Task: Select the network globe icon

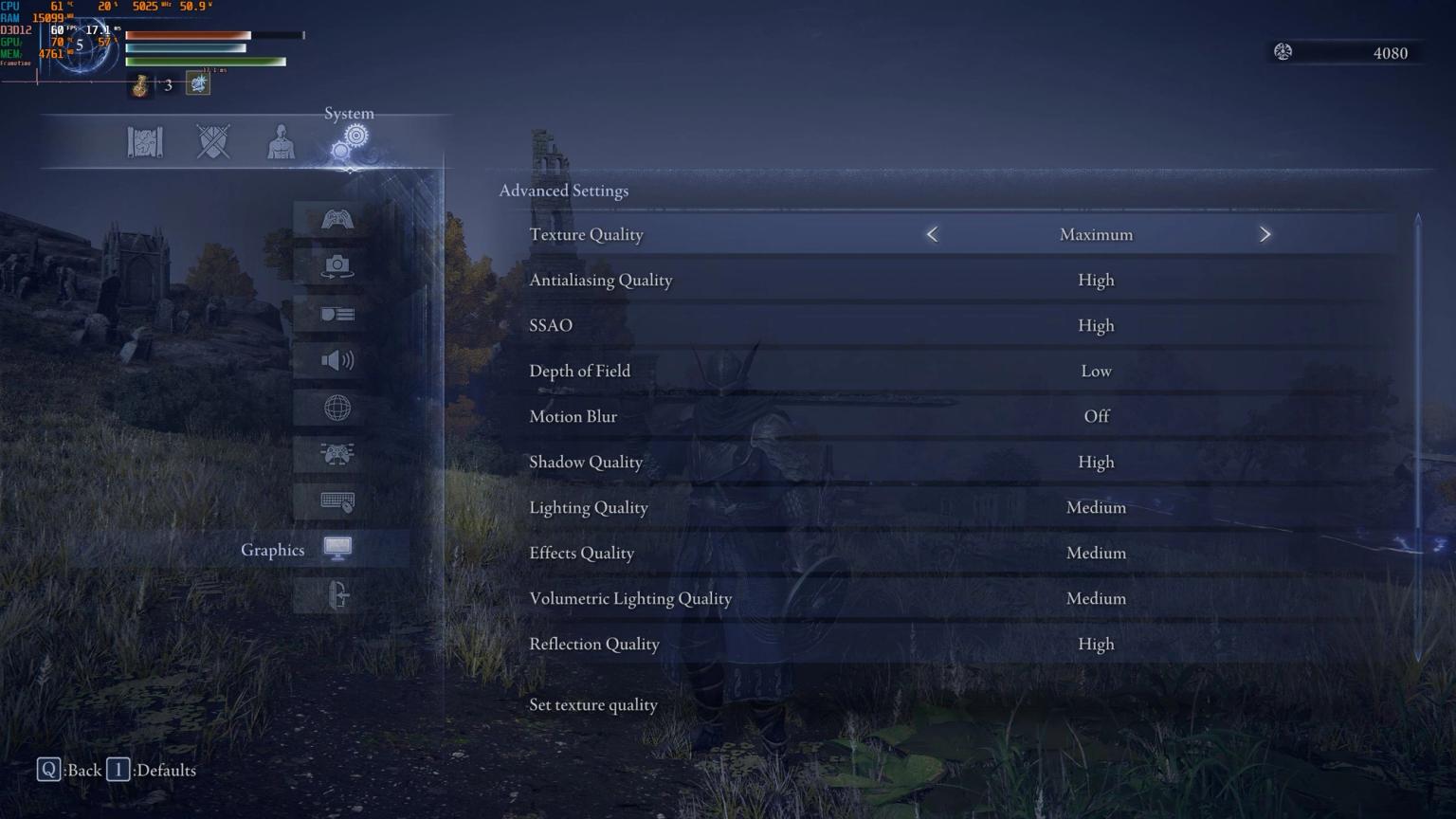Action: pyautogui.click(x=338, y=408)
